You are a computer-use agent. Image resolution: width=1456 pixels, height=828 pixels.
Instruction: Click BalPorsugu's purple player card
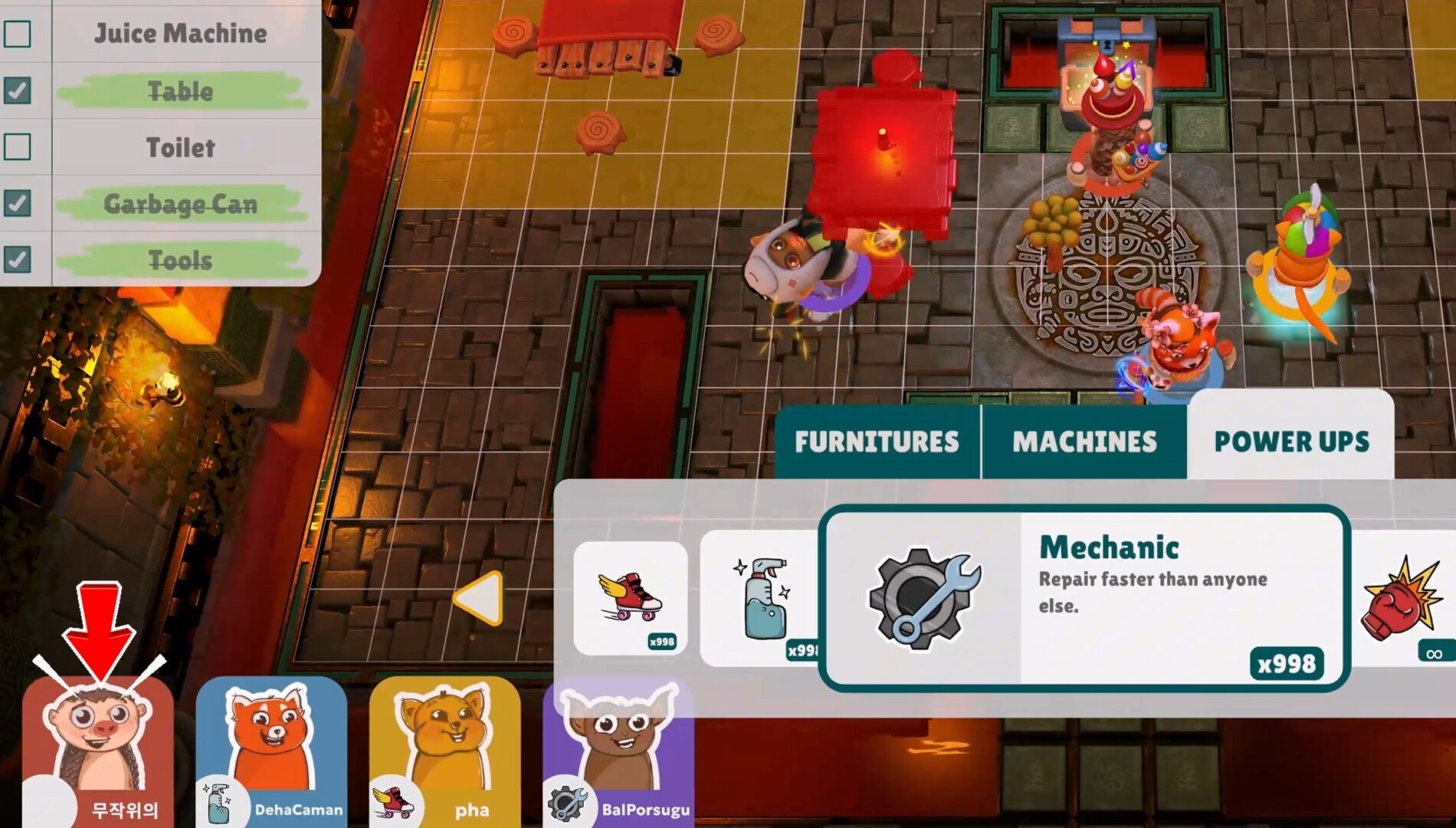click(621, 747)
